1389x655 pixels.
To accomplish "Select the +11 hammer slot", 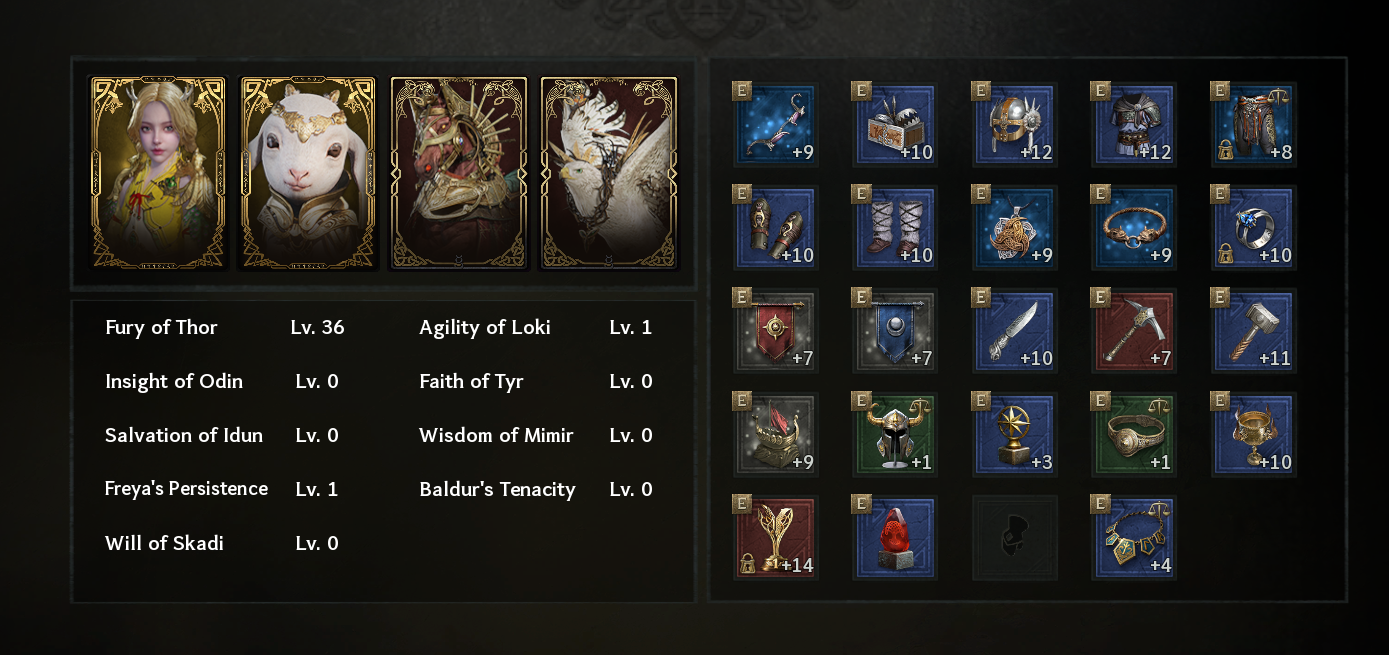I will pos(1254,331).
